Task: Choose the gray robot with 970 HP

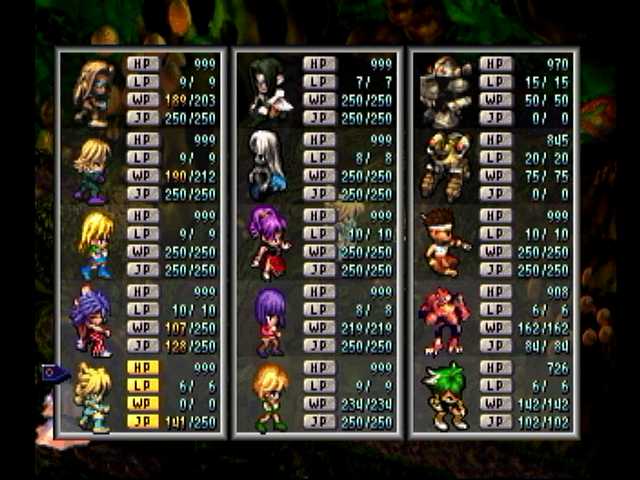Action: pos(445,90)
